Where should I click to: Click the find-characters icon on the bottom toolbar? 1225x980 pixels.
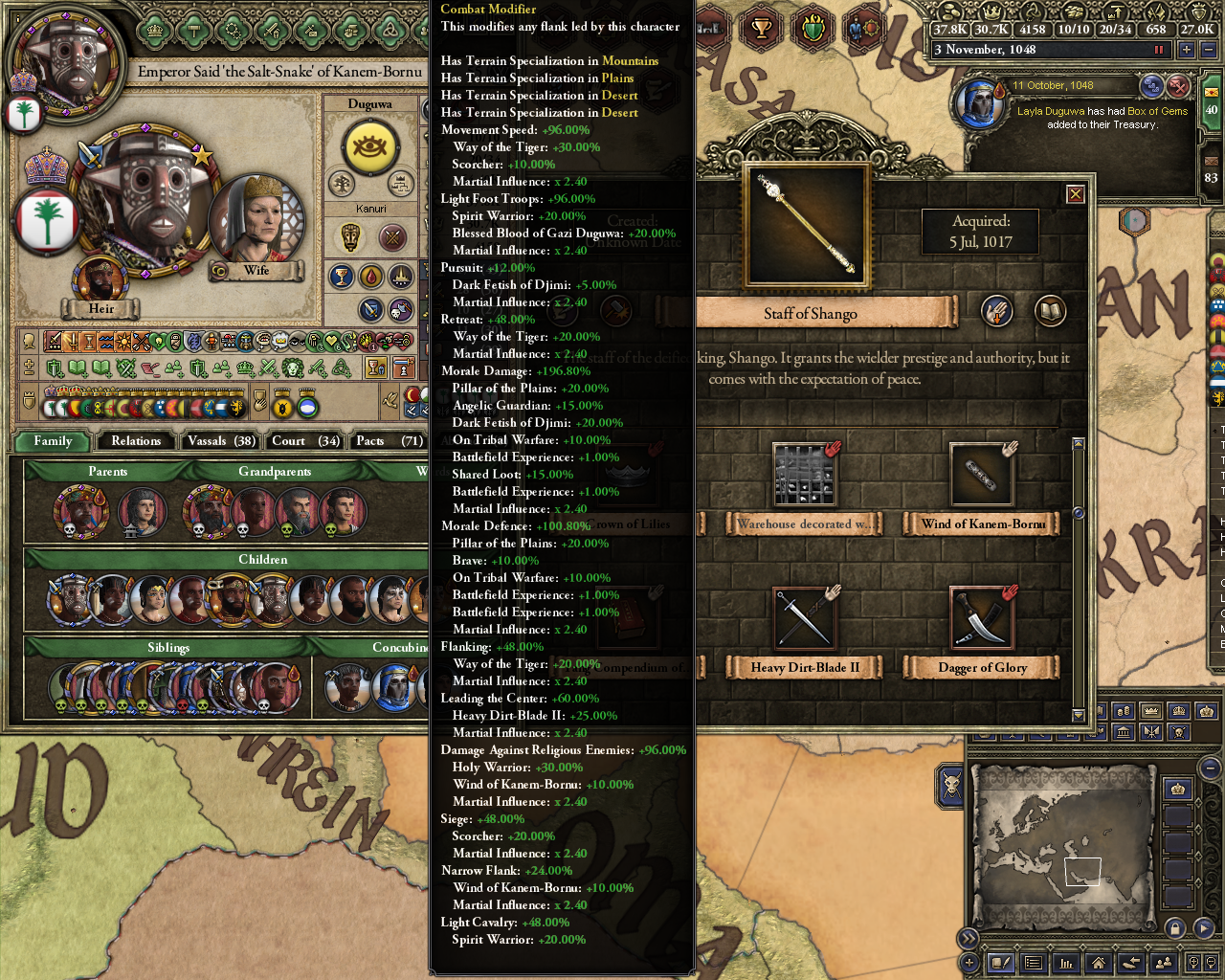(x=1165, y=962)
